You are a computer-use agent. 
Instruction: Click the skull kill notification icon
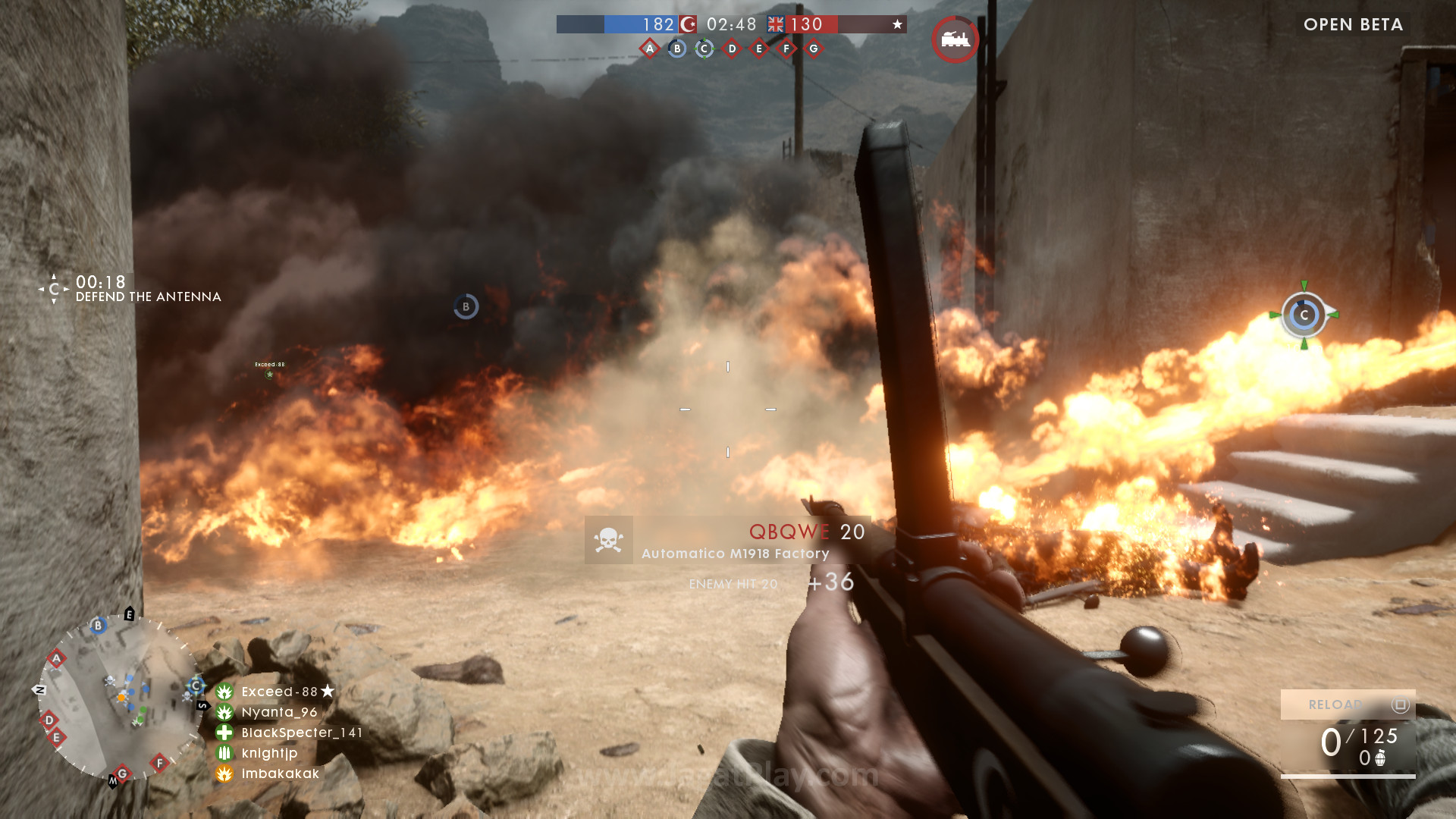(609, 540)
